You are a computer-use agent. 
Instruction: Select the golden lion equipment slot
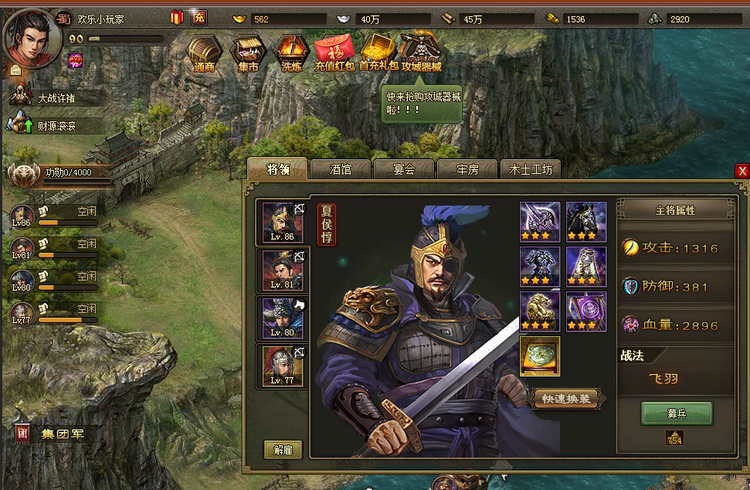540,310
